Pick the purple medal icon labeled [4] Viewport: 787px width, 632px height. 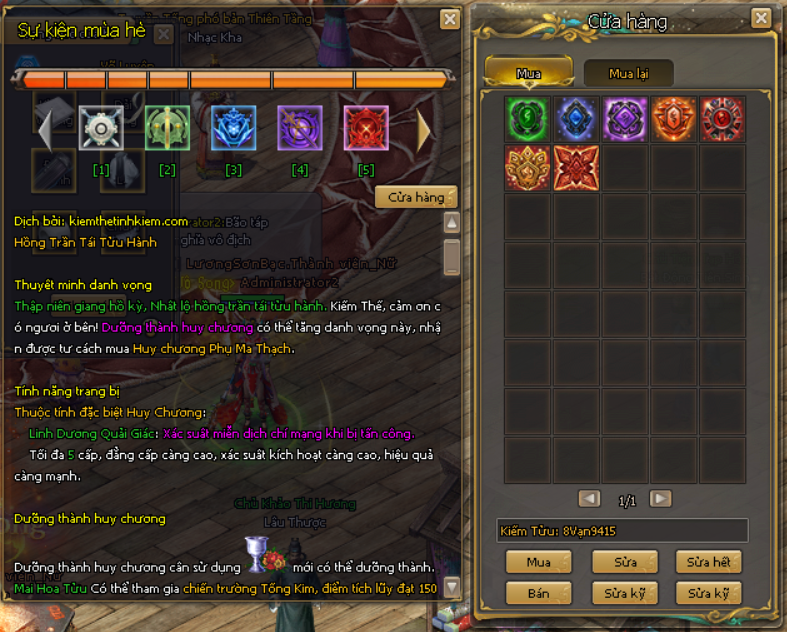299,129
